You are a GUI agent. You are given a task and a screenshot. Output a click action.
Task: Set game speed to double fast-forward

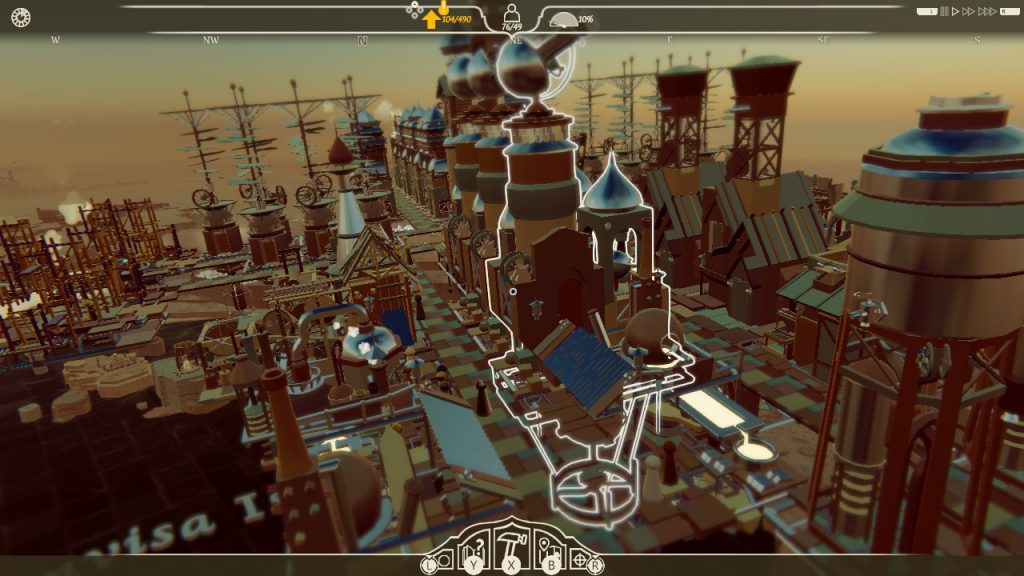coord(968,12)
